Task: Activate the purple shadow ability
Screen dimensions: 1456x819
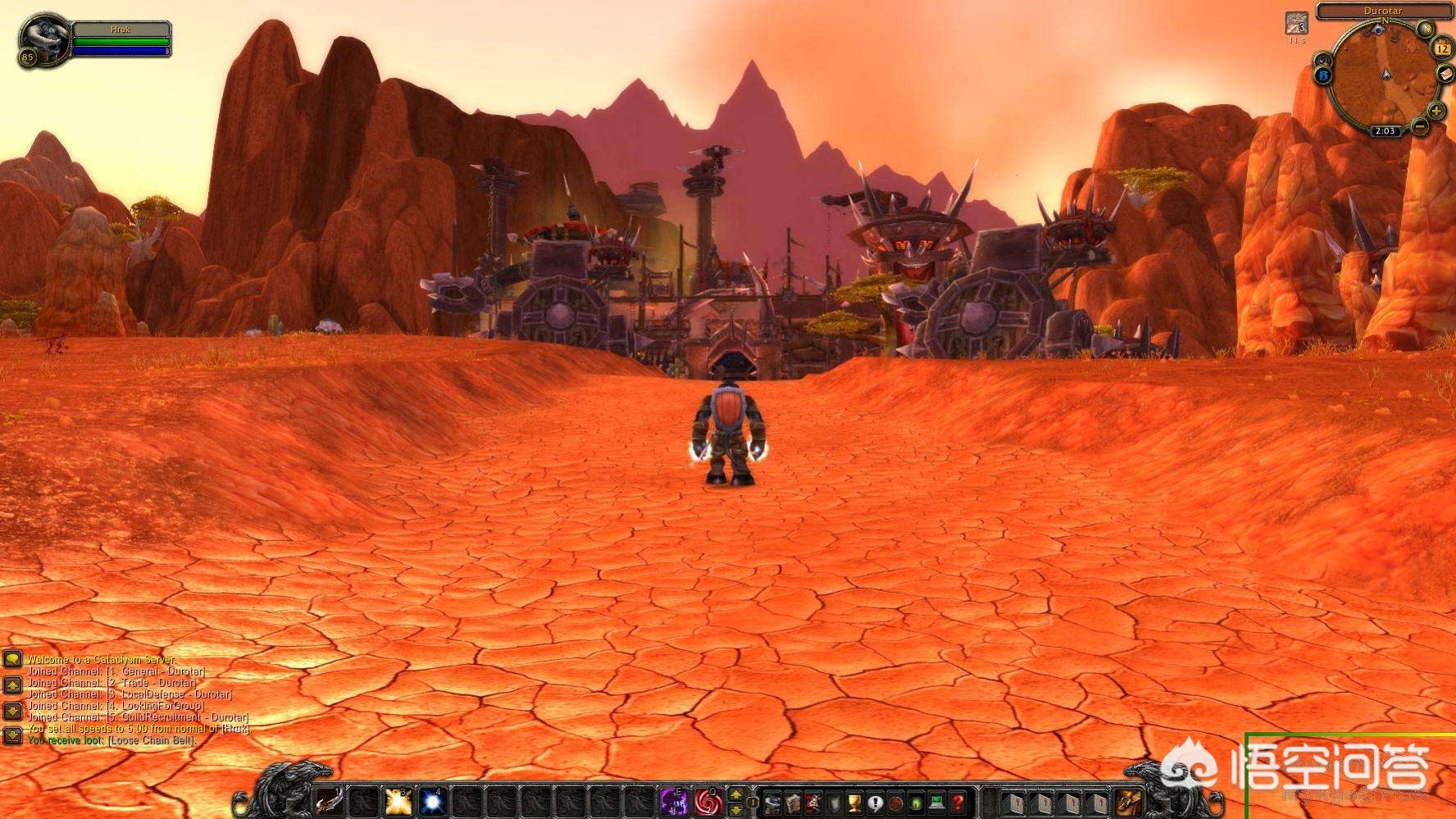Action: [x=674, y=801]
